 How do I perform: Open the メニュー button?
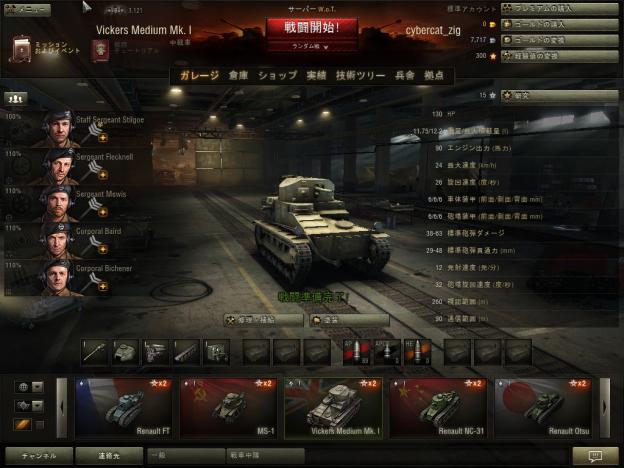pyautogui.click(x=27, y=9)
